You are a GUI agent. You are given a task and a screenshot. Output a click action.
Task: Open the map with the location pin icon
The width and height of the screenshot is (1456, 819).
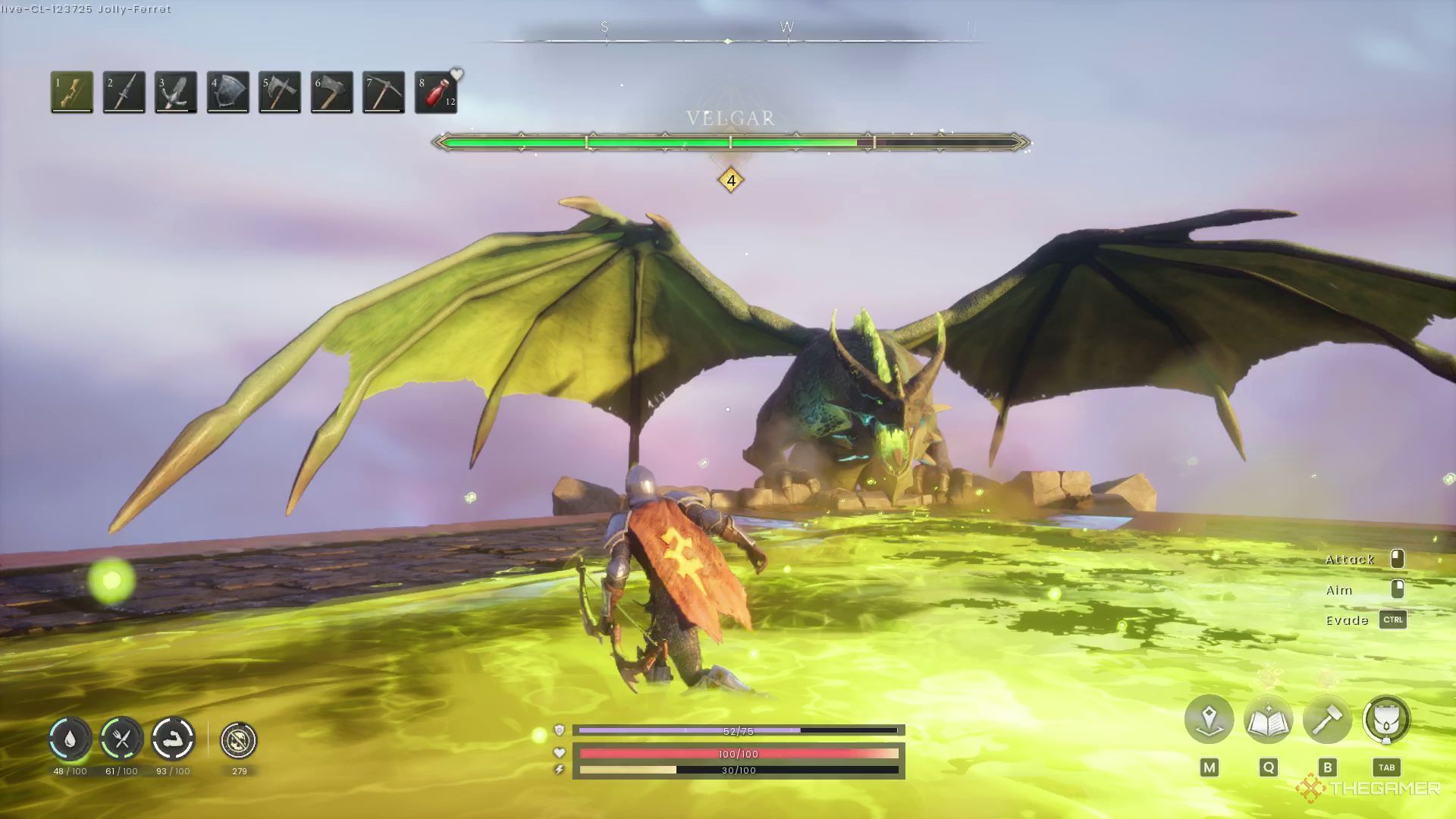coord(1209,719)
